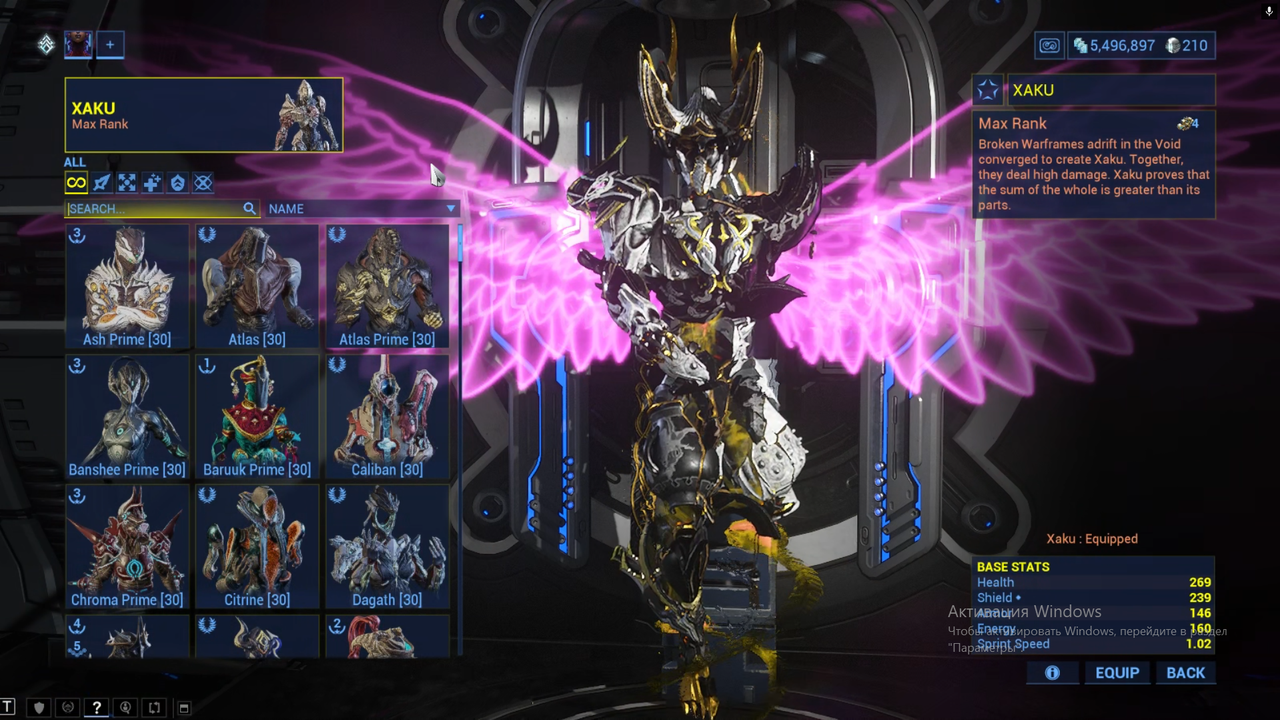Choose the Atlas [30] warframe tile
1280x720 pixels.
pos(257,286)
